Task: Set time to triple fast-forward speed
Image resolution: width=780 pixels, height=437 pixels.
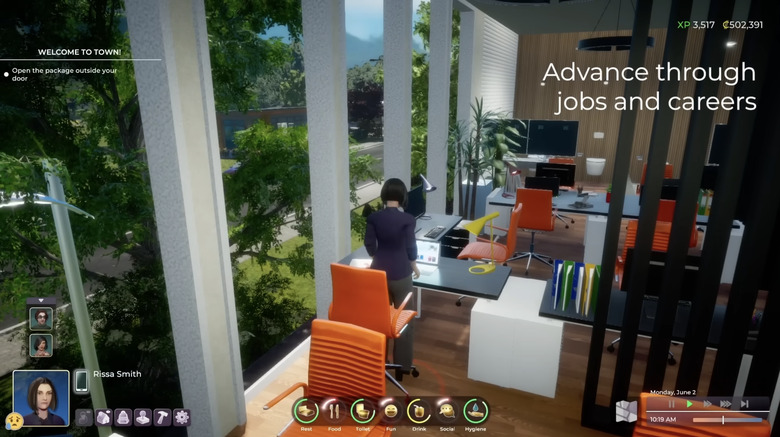Action: (725, 404)
